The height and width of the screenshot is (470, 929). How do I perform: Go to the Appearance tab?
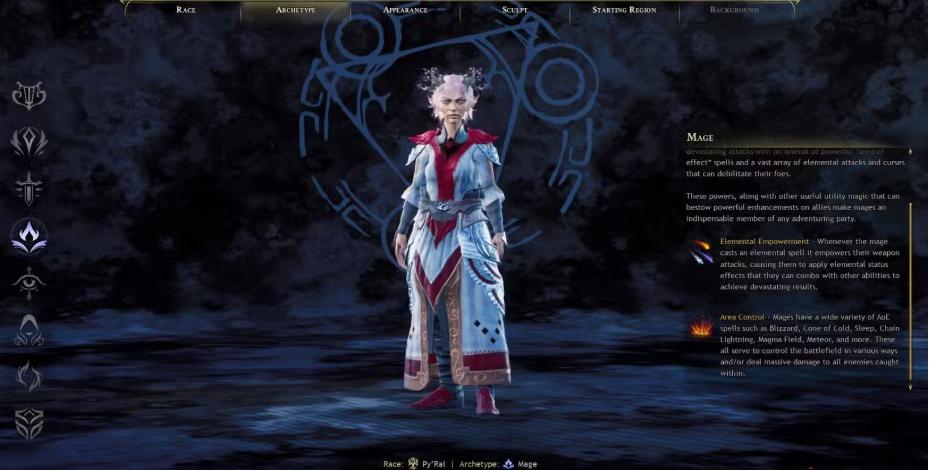[x=405, y=10]
